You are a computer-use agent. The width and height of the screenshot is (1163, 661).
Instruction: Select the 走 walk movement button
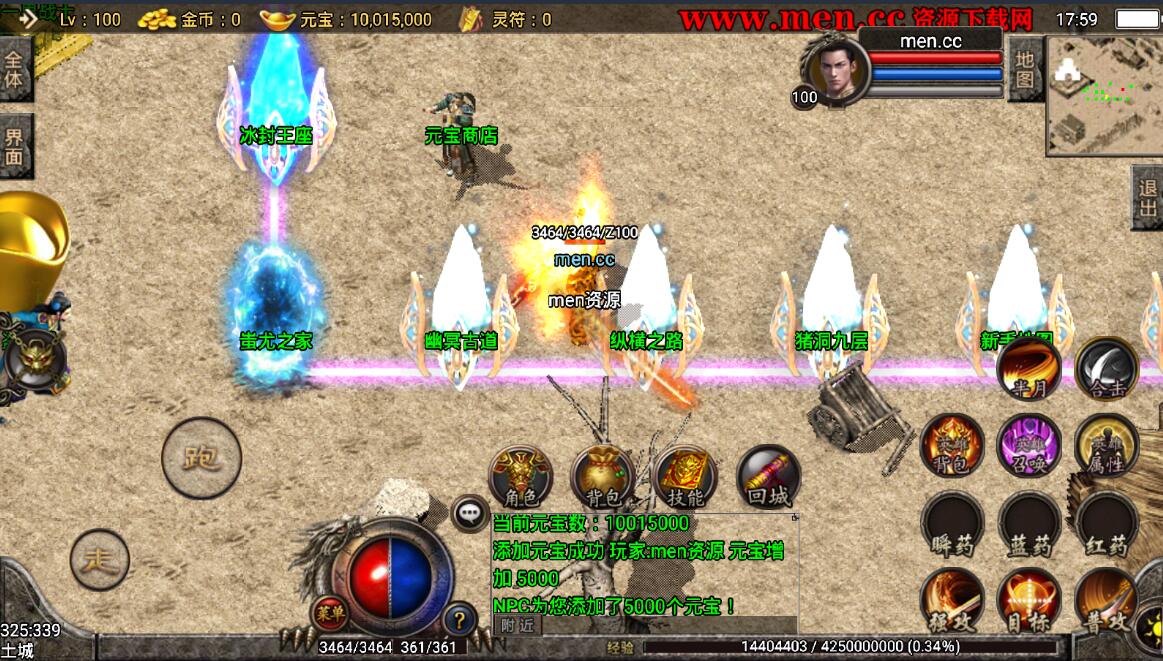[x=100, y=560]
